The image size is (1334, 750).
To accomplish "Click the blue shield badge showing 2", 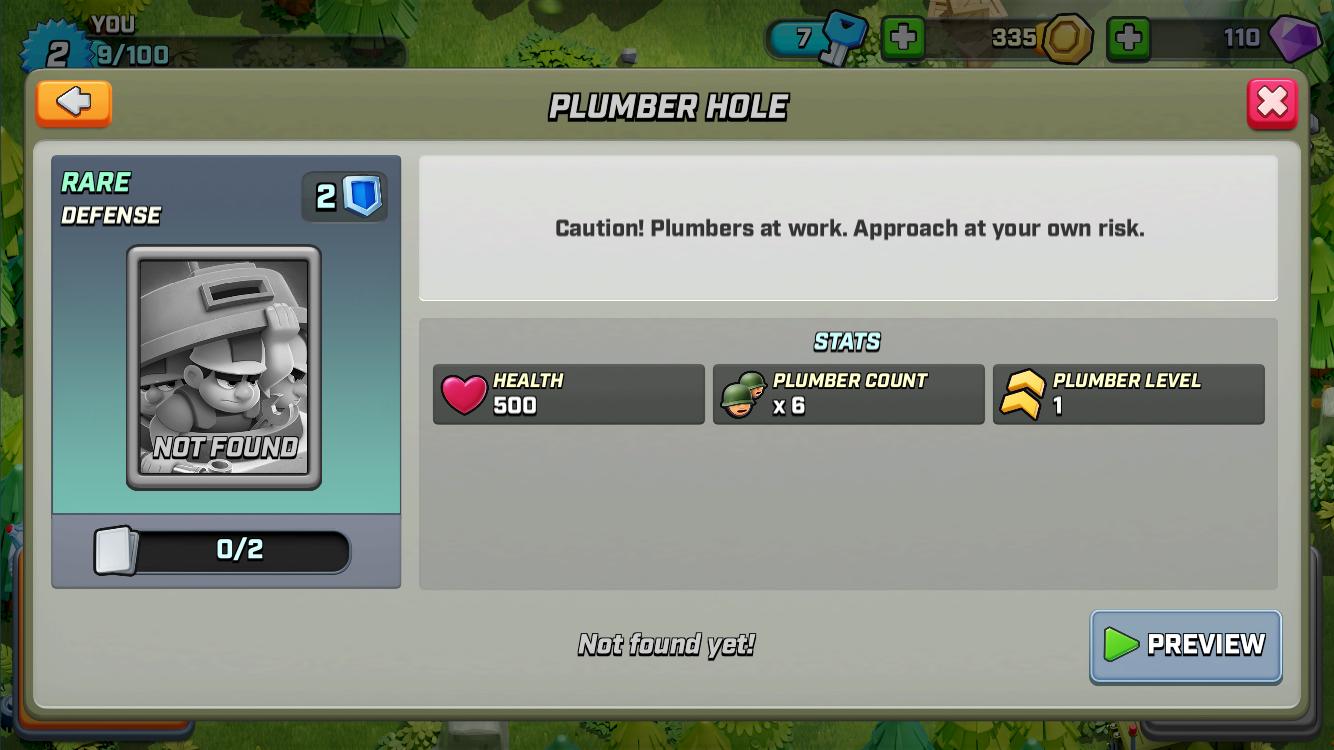I will point(344,196).
